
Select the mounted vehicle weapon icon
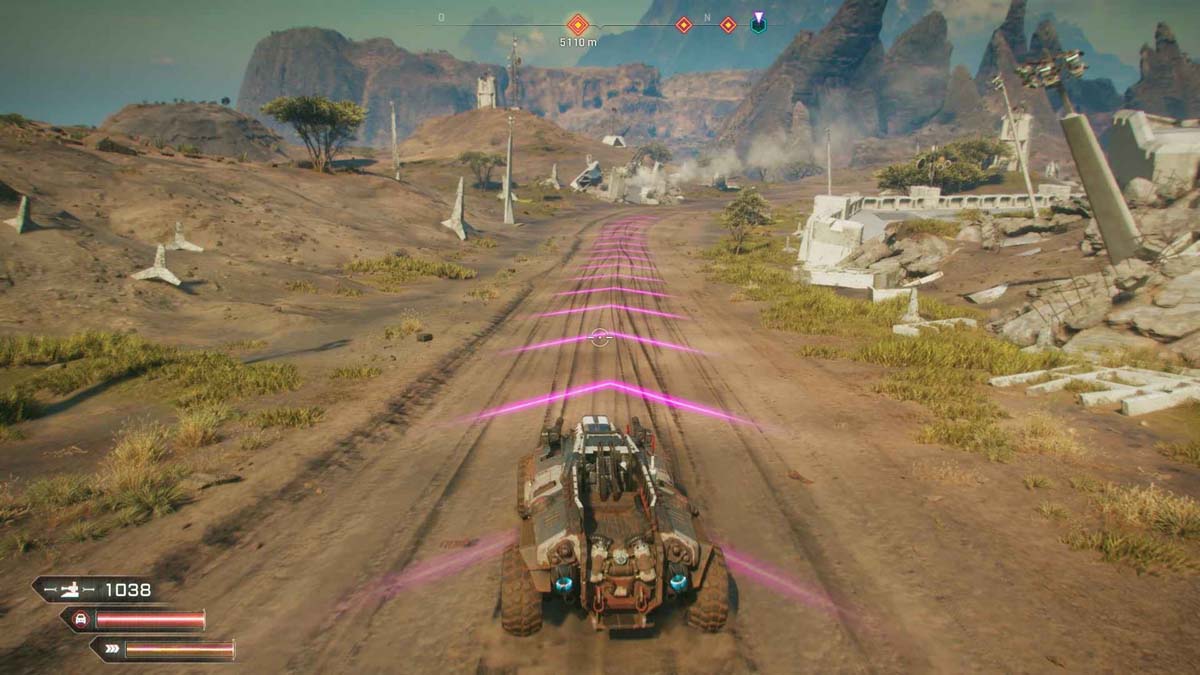[72, 590]
